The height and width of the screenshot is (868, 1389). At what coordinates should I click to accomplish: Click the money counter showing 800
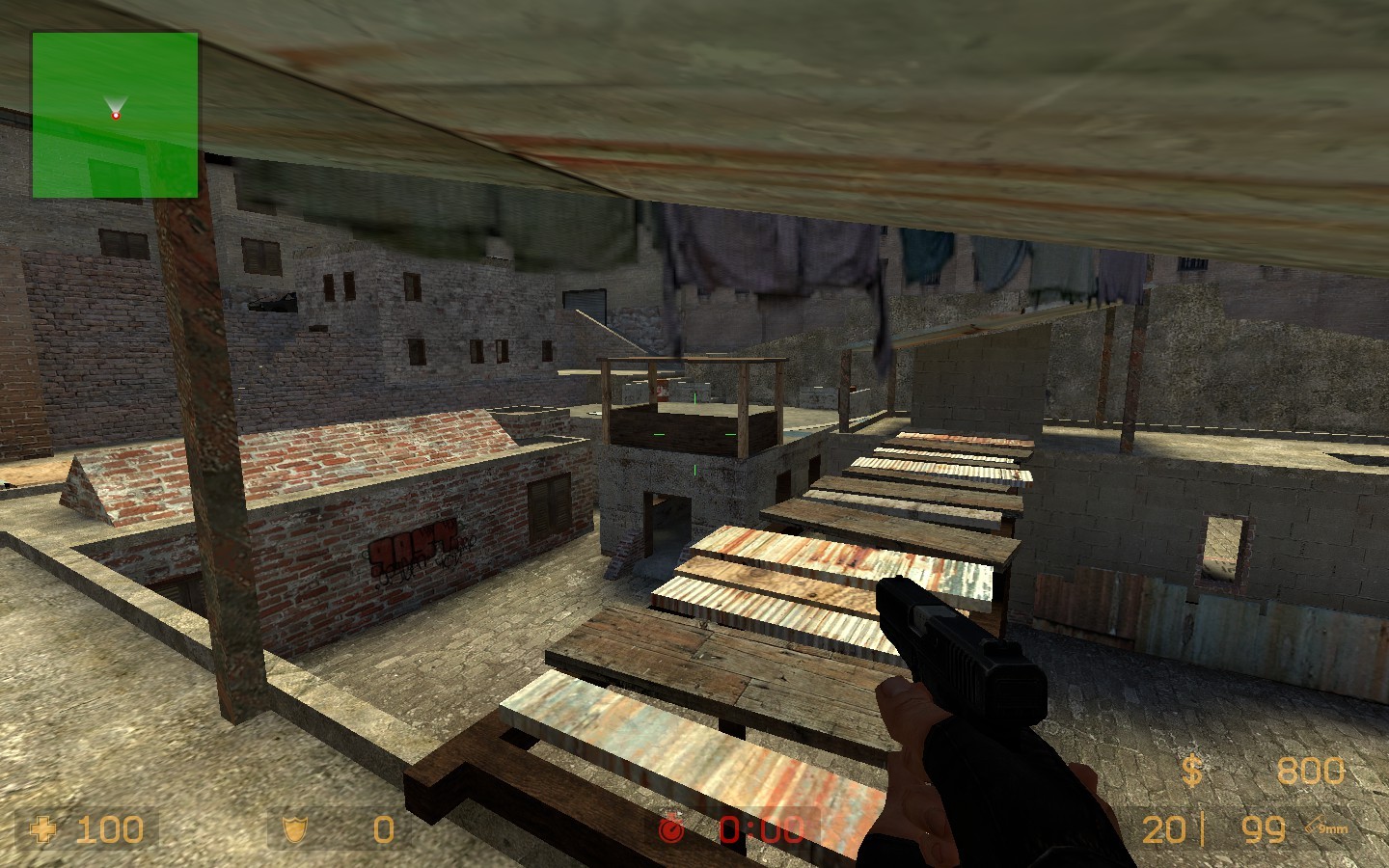click(x=1309, y=771)
